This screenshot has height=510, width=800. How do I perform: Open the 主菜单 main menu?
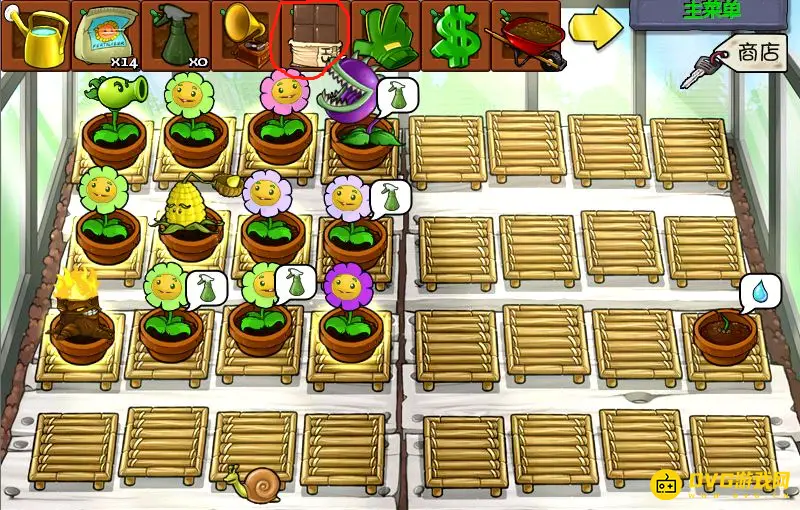[714, 12]
